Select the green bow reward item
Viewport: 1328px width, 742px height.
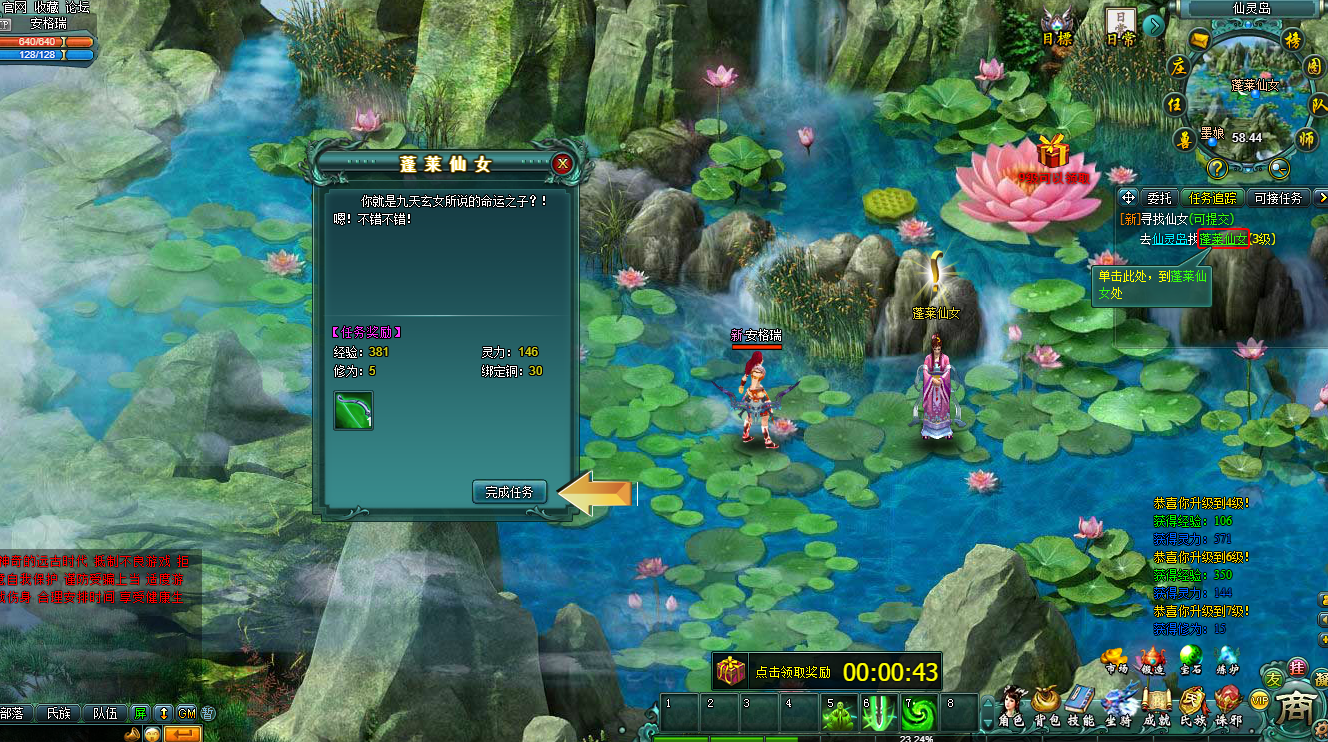coord(353,411)
